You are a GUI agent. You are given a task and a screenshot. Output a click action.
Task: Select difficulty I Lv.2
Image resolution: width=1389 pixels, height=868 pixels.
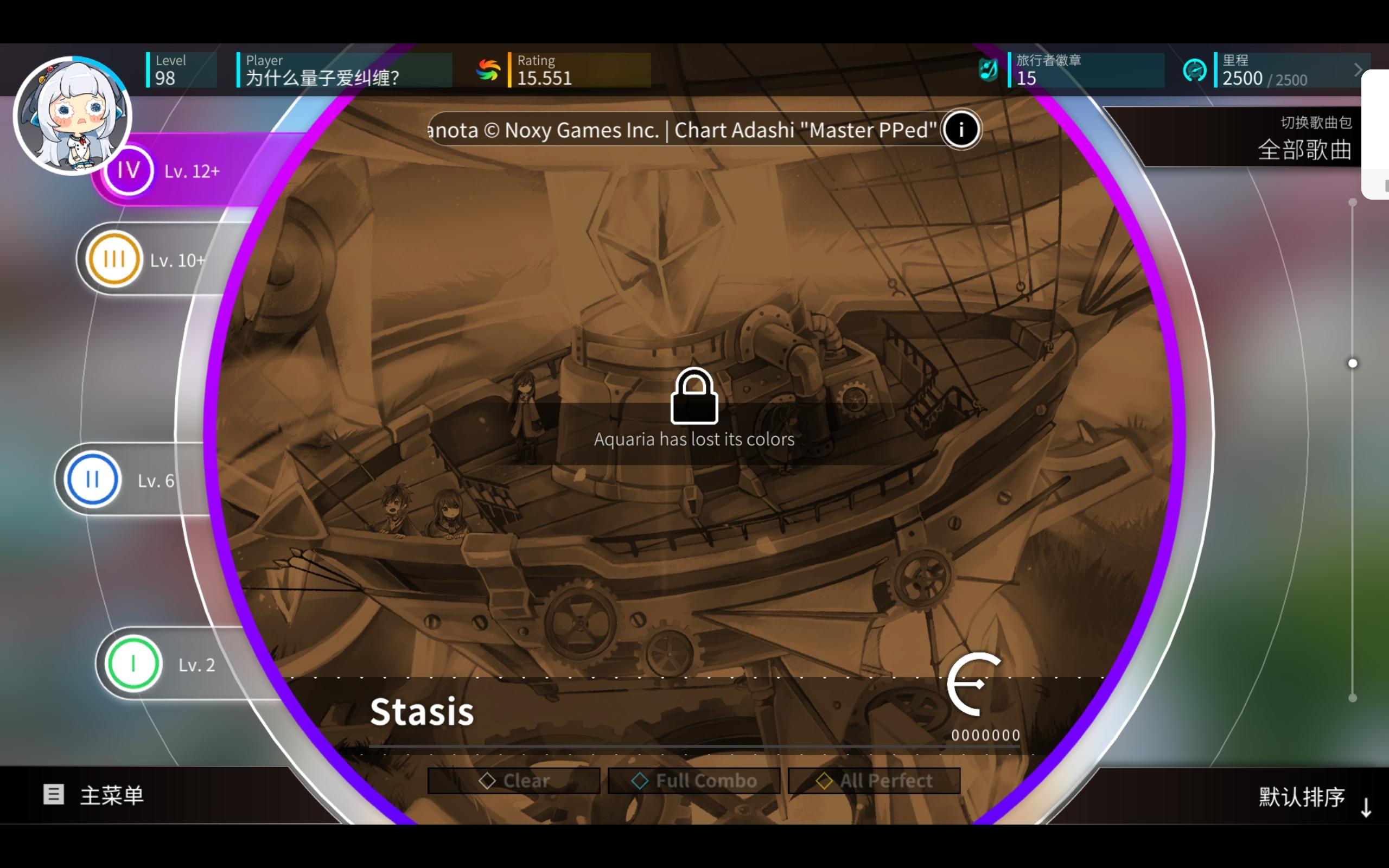133,663
